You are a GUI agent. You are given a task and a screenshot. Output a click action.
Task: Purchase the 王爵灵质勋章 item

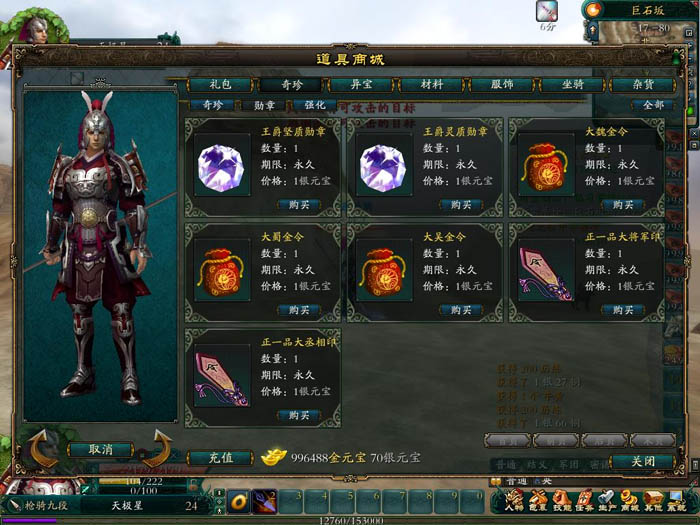[461, 205]
